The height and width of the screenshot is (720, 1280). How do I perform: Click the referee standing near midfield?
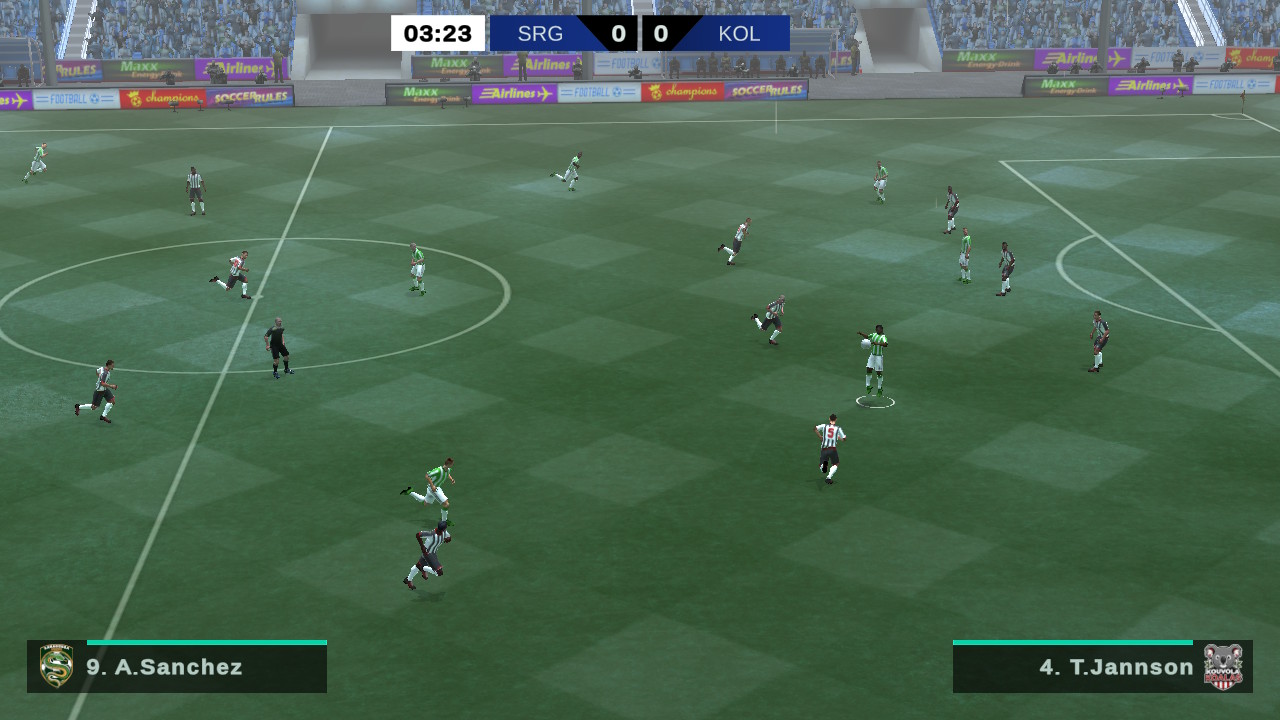pos(277,345)
